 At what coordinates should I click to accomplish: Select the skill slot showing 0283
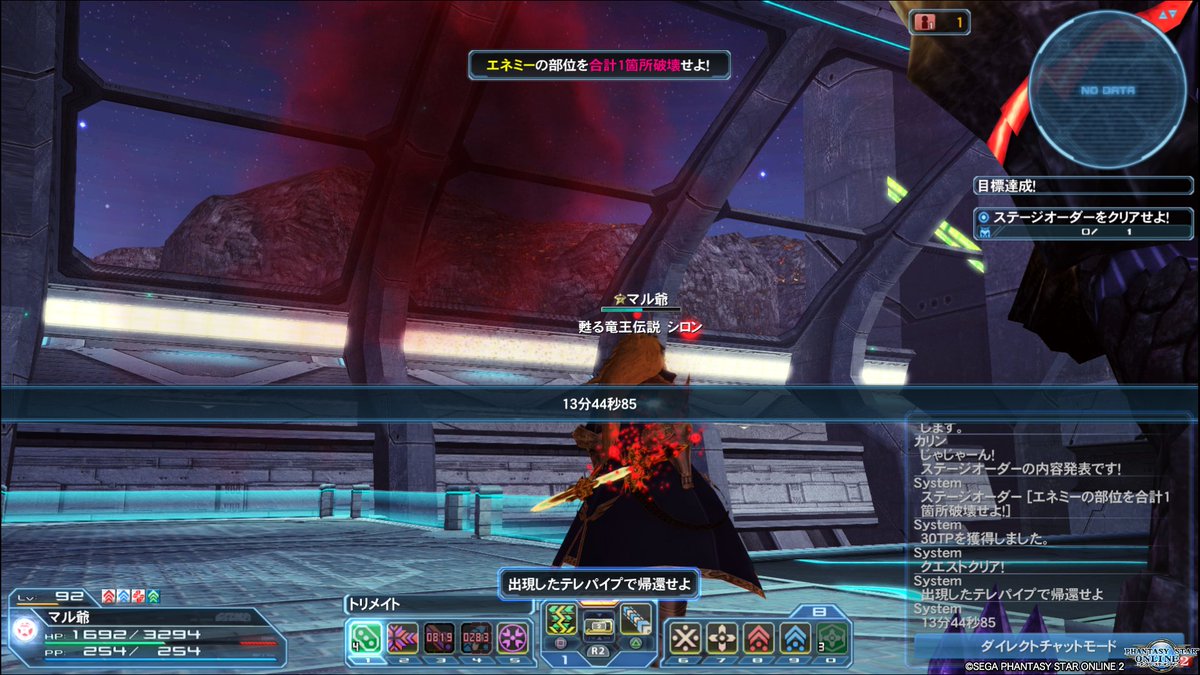click(x=476, y=637)
